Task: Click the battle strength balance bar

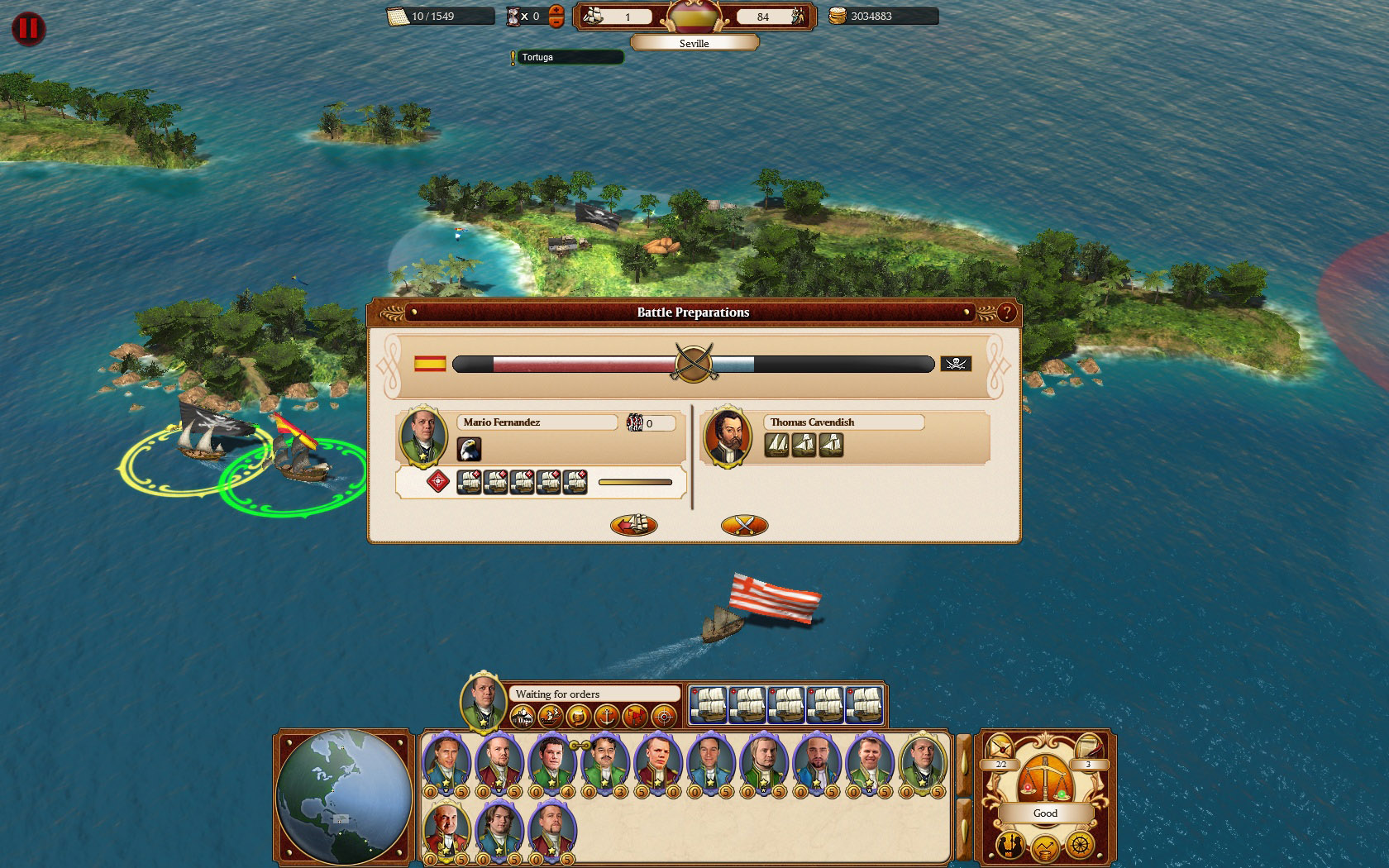Action: click(x=694, y=364)
